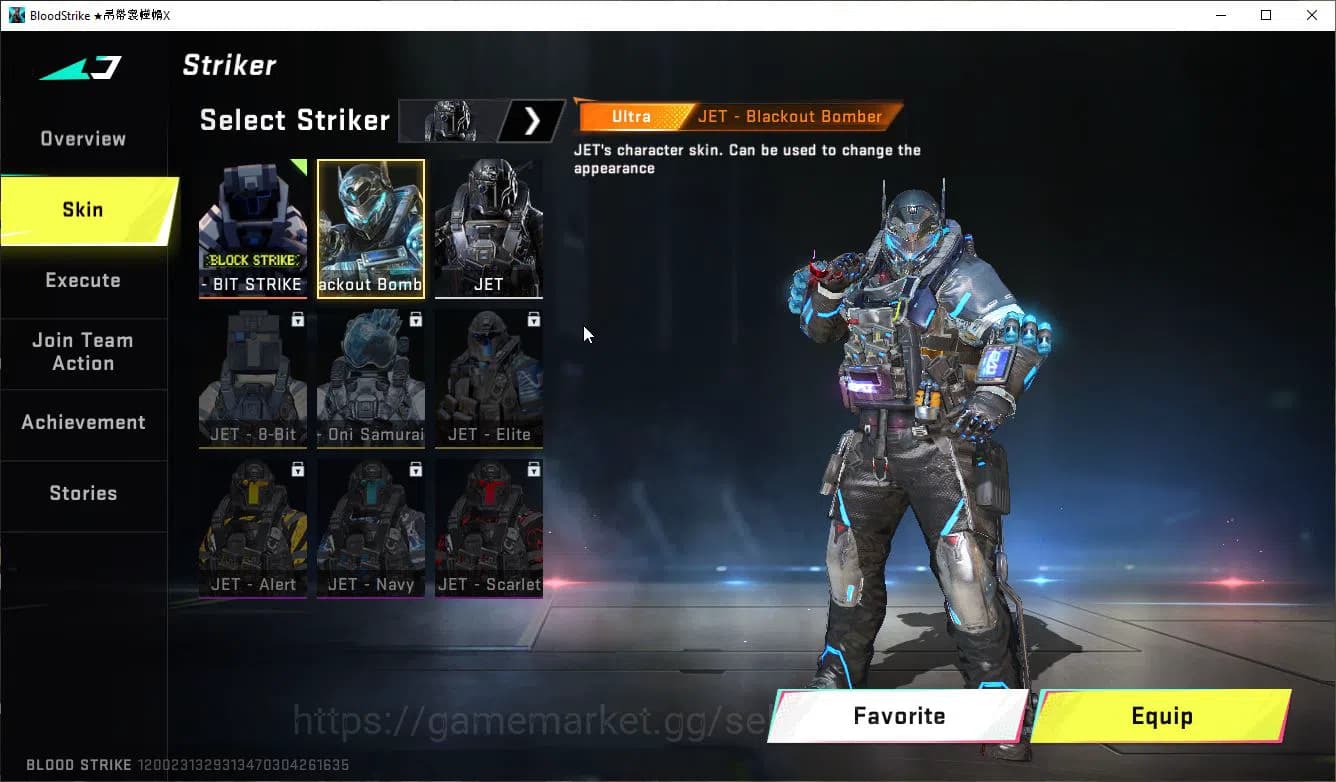Switch to the Overview tab
The image size is (1336, 782).
click(x=82, y=138)
